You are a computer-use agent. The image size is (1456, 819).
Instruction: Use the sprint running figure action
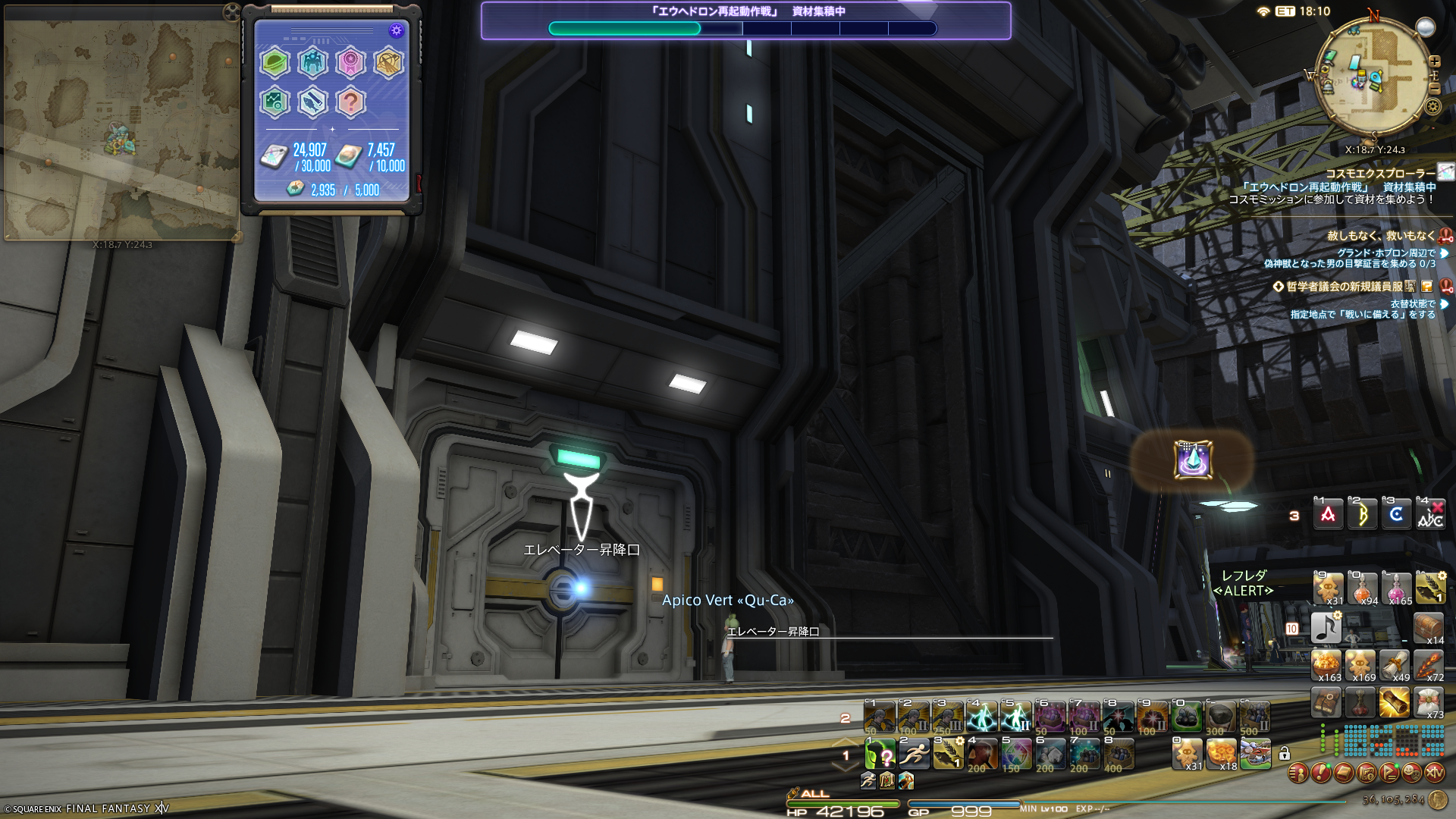point(915,754)
